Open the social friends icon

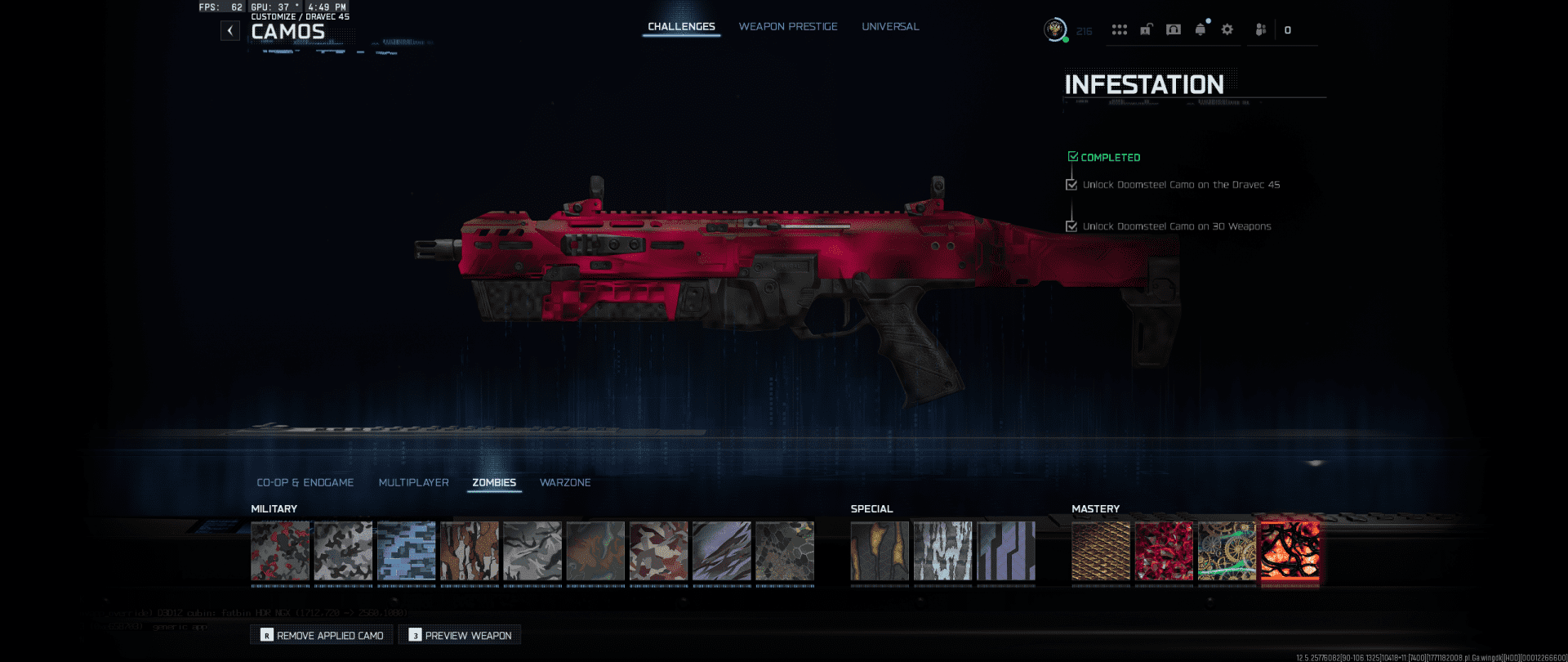point(1261,30)
